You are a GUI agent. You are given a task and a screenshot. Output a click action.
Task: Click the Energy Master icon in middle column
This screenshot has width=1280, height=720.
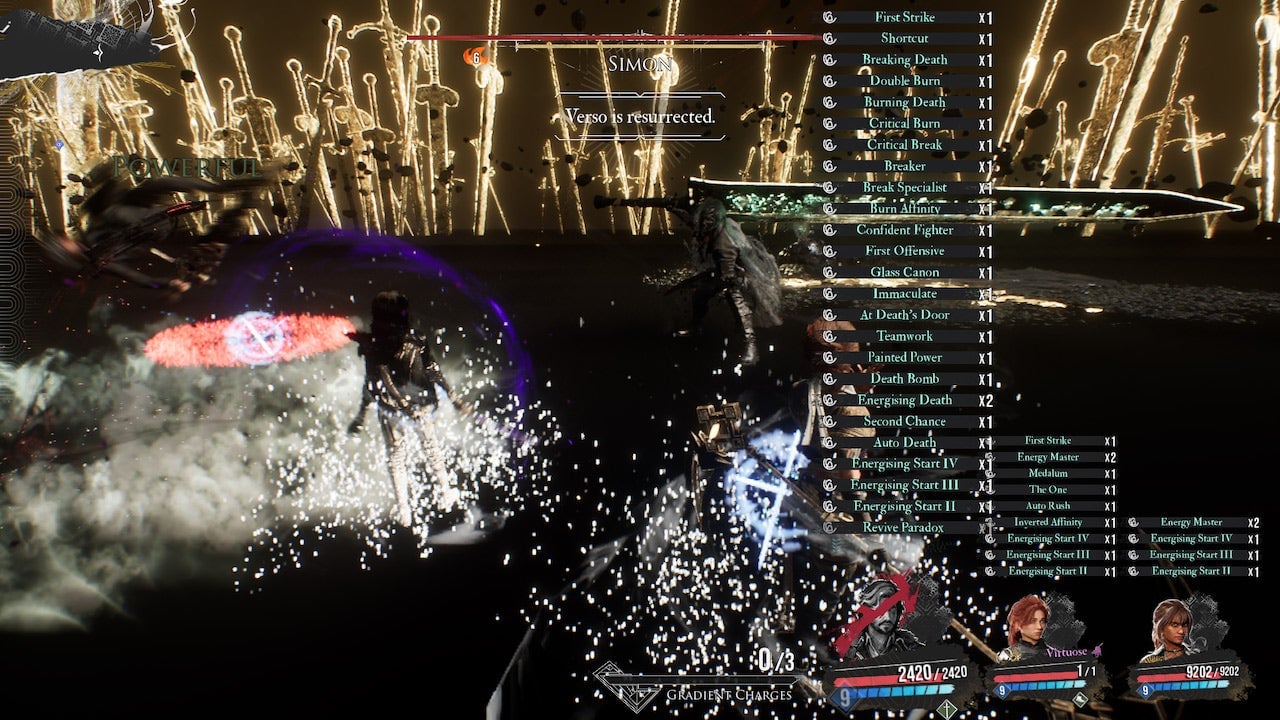(990, 456)
